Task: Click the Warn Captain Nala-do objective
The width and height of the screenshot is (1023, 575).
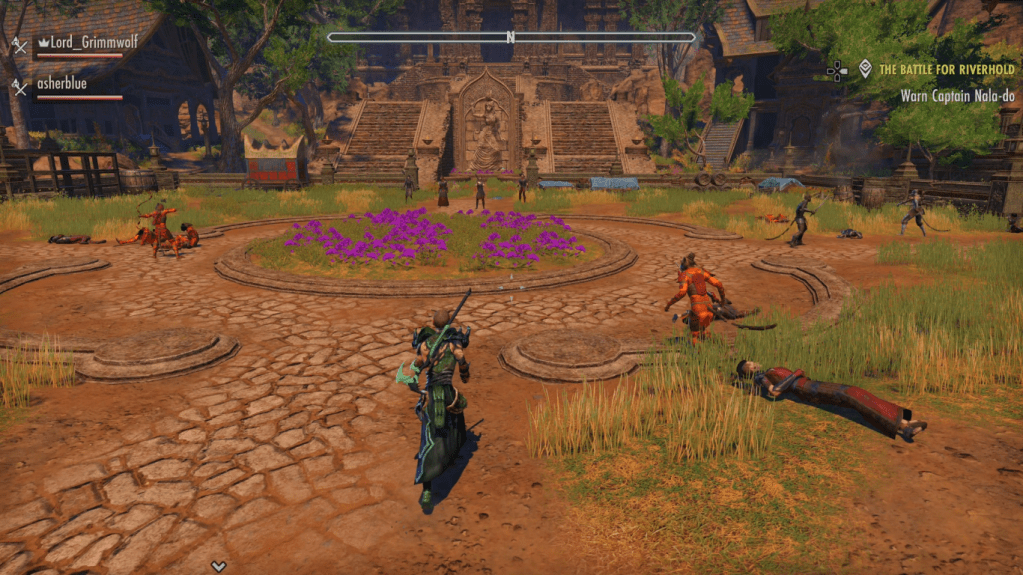Action: coord(954,96)
